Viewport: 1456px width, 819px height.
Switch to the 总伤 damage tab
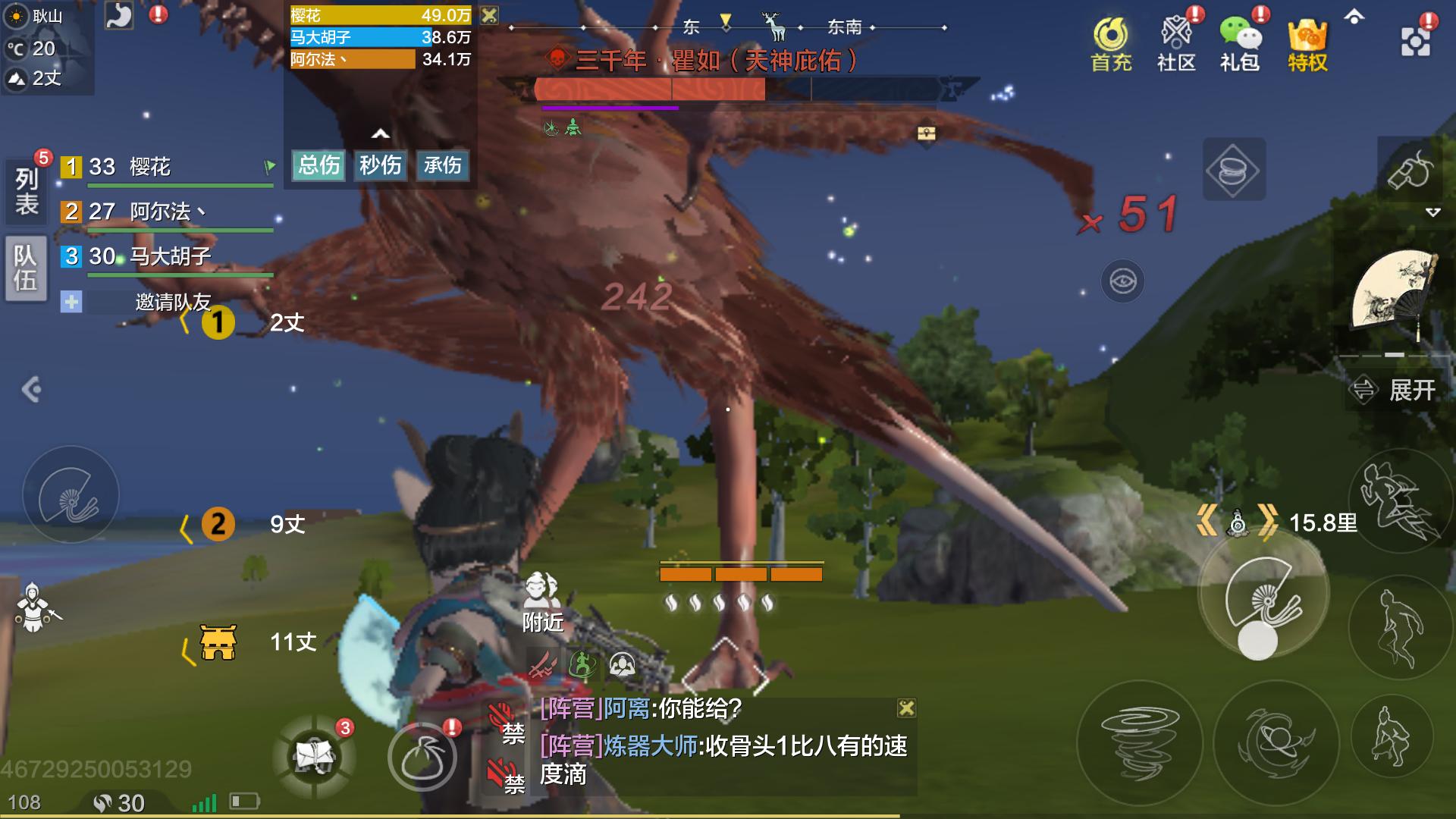coord(318,165)
